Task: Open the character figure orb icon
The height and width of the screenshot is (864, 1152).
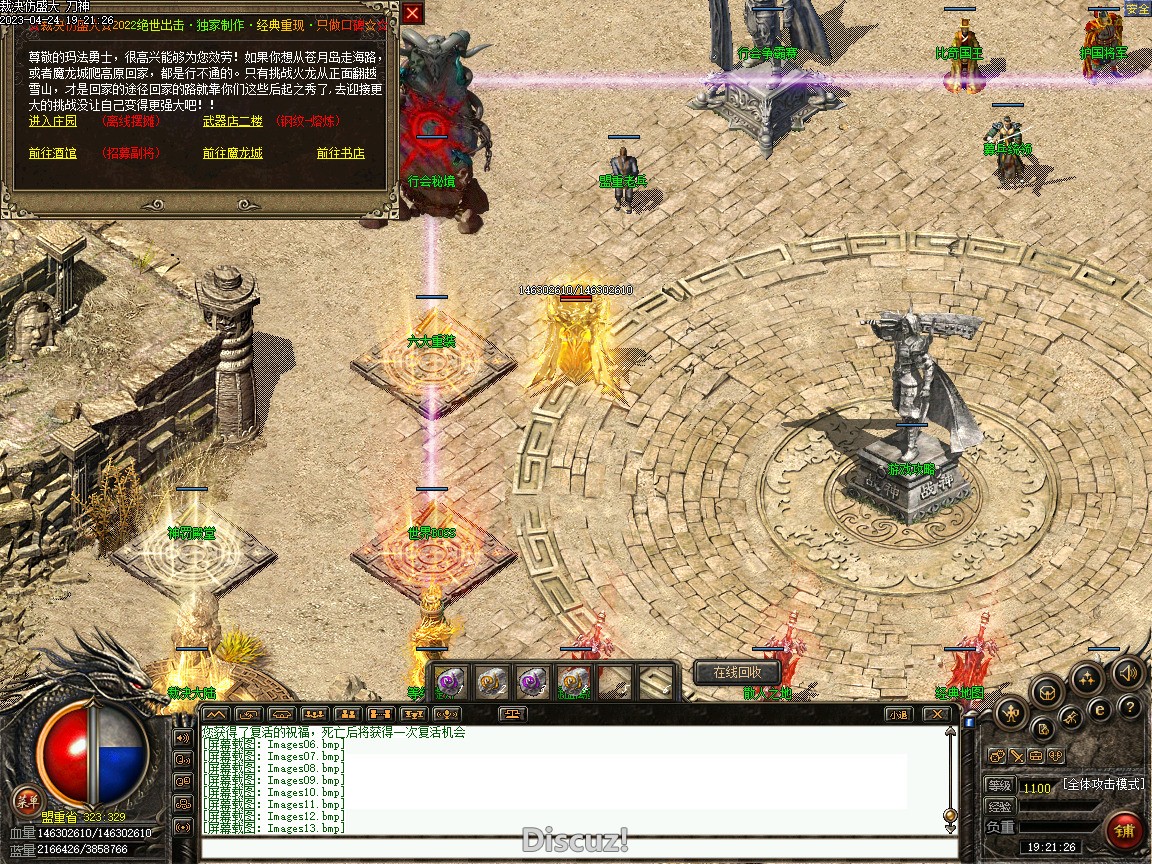Action: (x=1012, y=713)
